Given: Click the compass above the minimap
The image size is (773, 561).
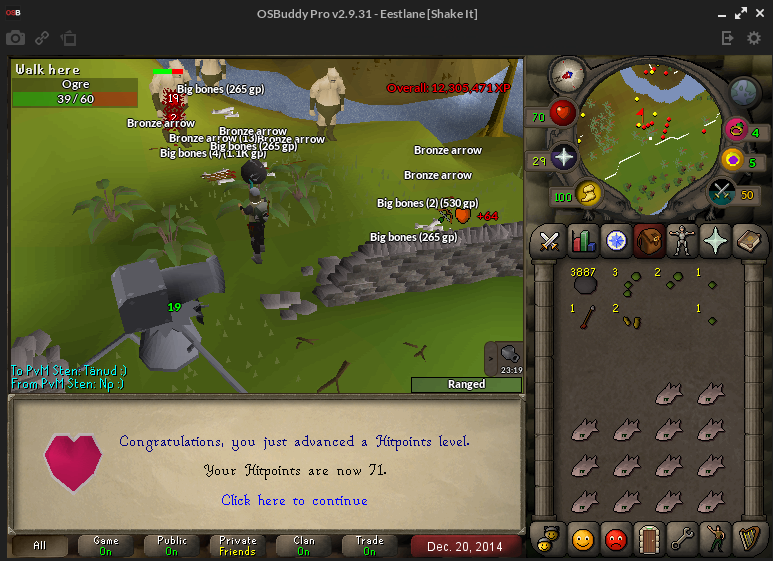Looking at the screenshot, I should pos(567,73).
